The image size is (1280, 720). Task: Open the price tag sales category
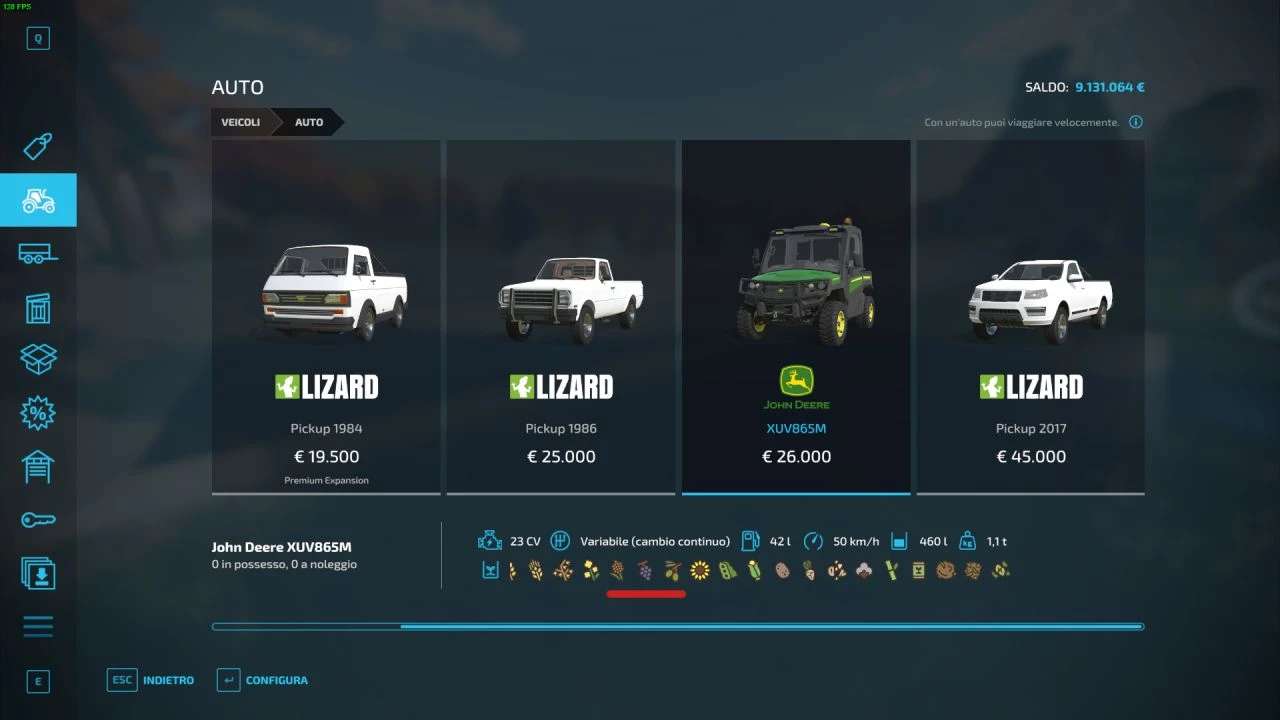tap(38, 147)
